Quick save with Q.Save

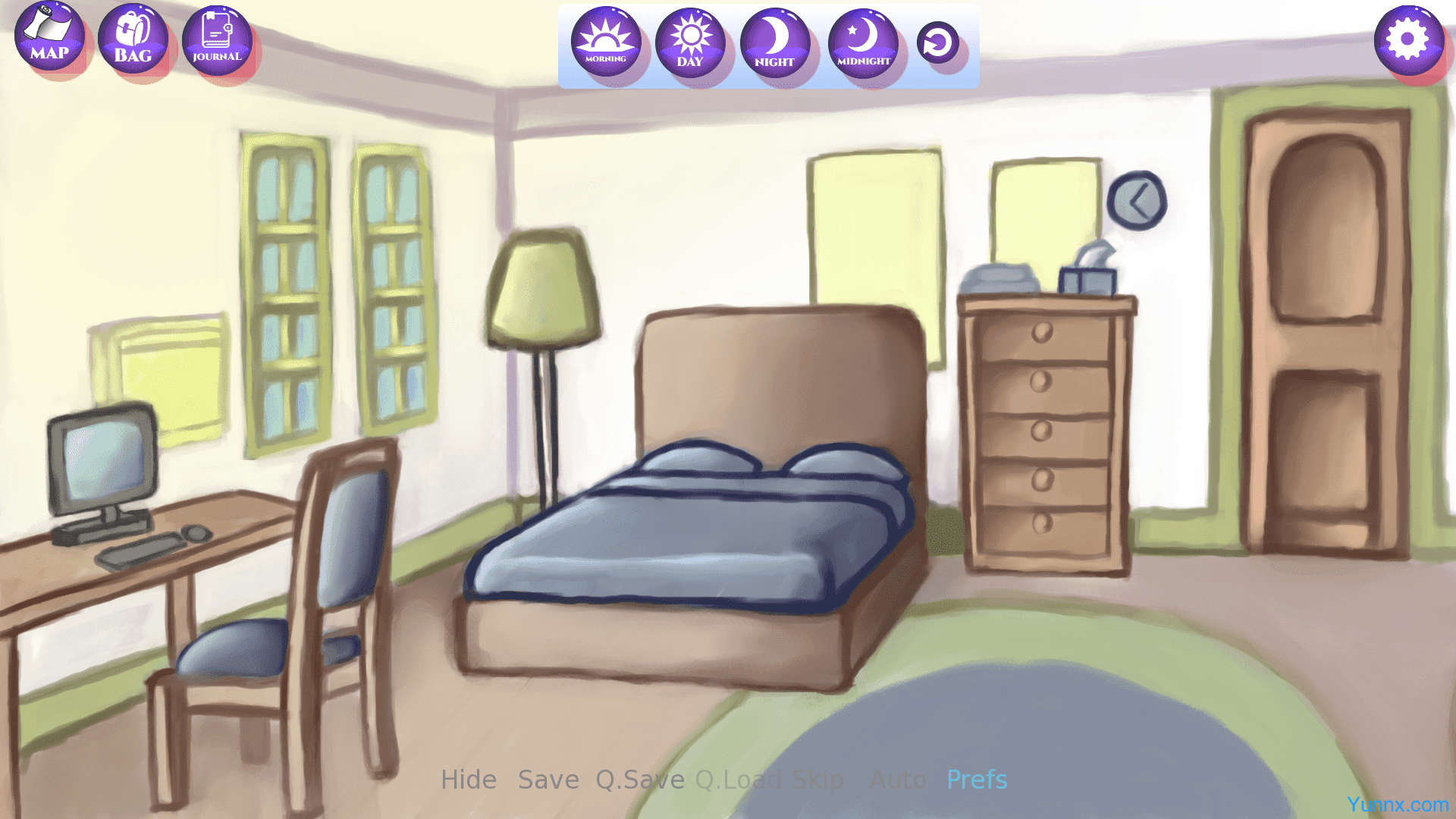(x=640, y=780)
